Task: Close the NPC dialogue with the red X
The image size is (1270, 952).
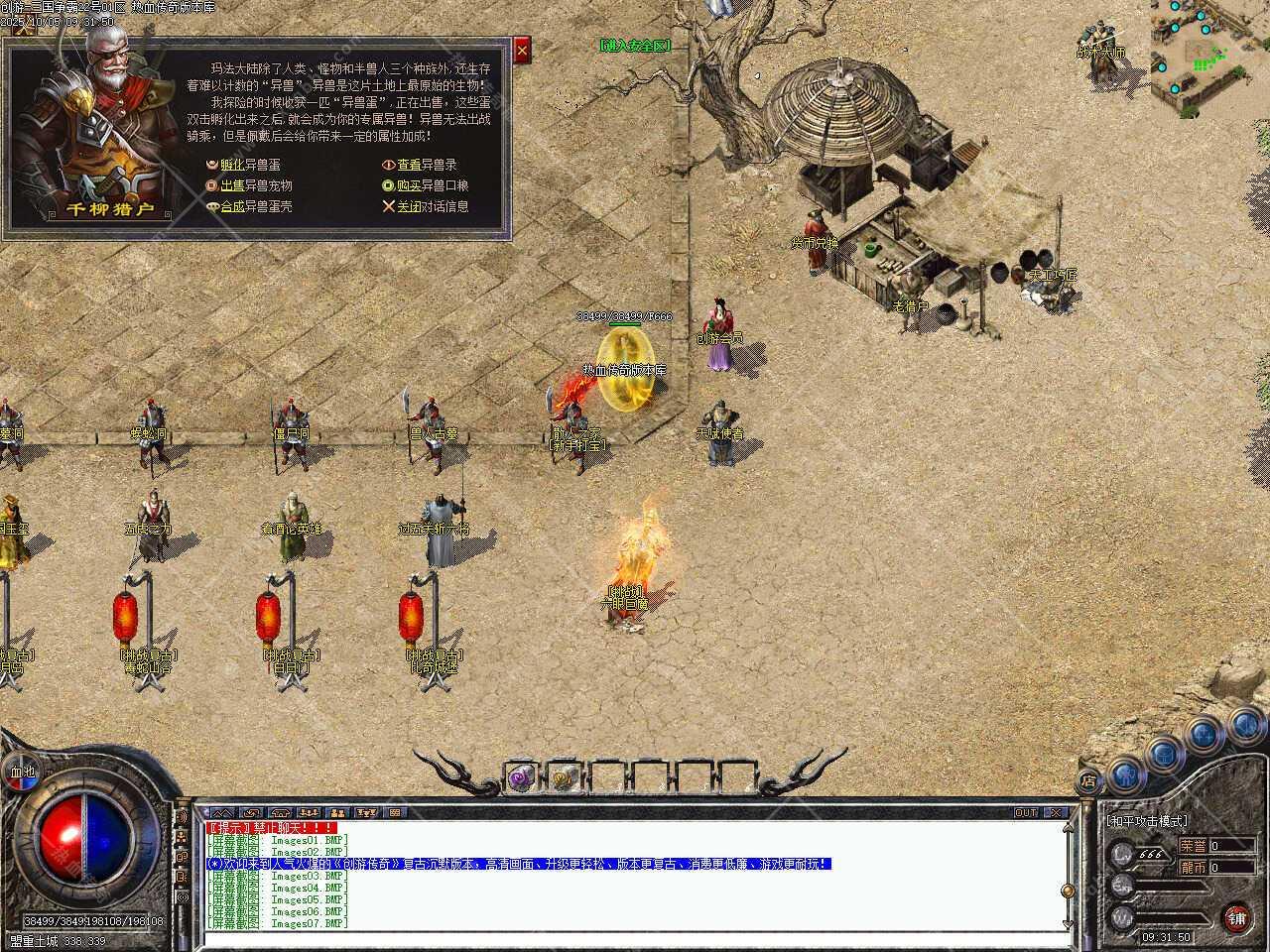Action: click(522, 49)
